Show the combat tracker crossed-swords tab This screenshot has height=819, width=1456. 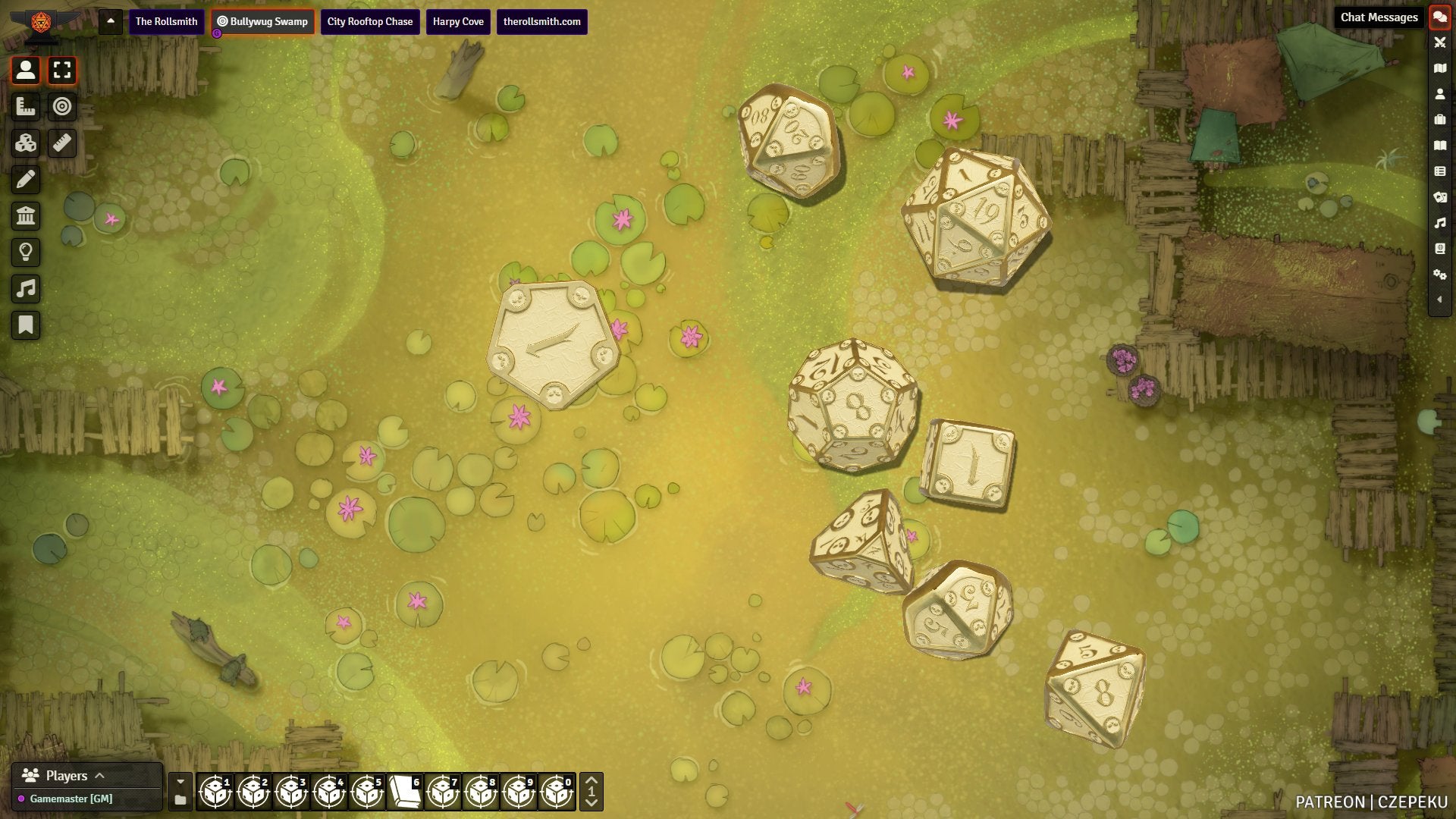tap(1439, 42)
